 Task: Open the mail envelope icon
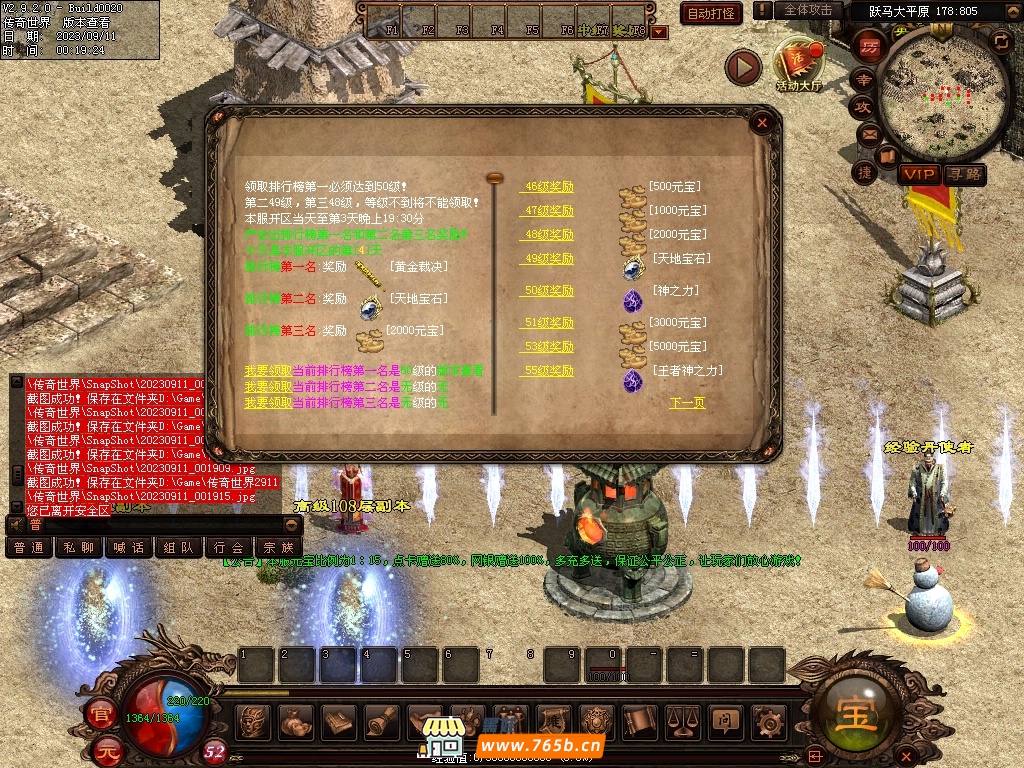(x=868, y=133)
